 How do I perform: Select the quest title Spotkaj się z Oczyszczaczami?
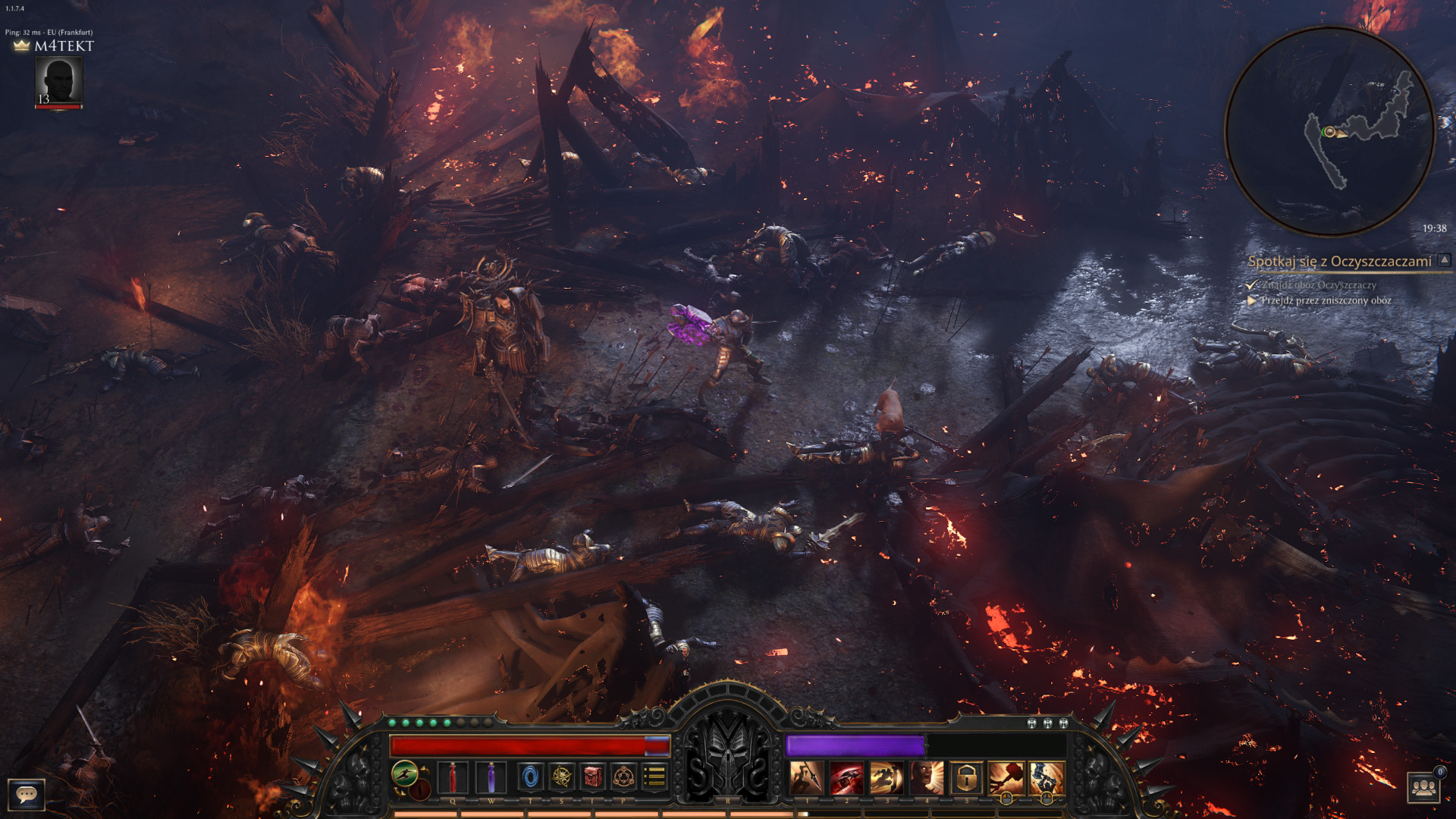click(1339, 262)
